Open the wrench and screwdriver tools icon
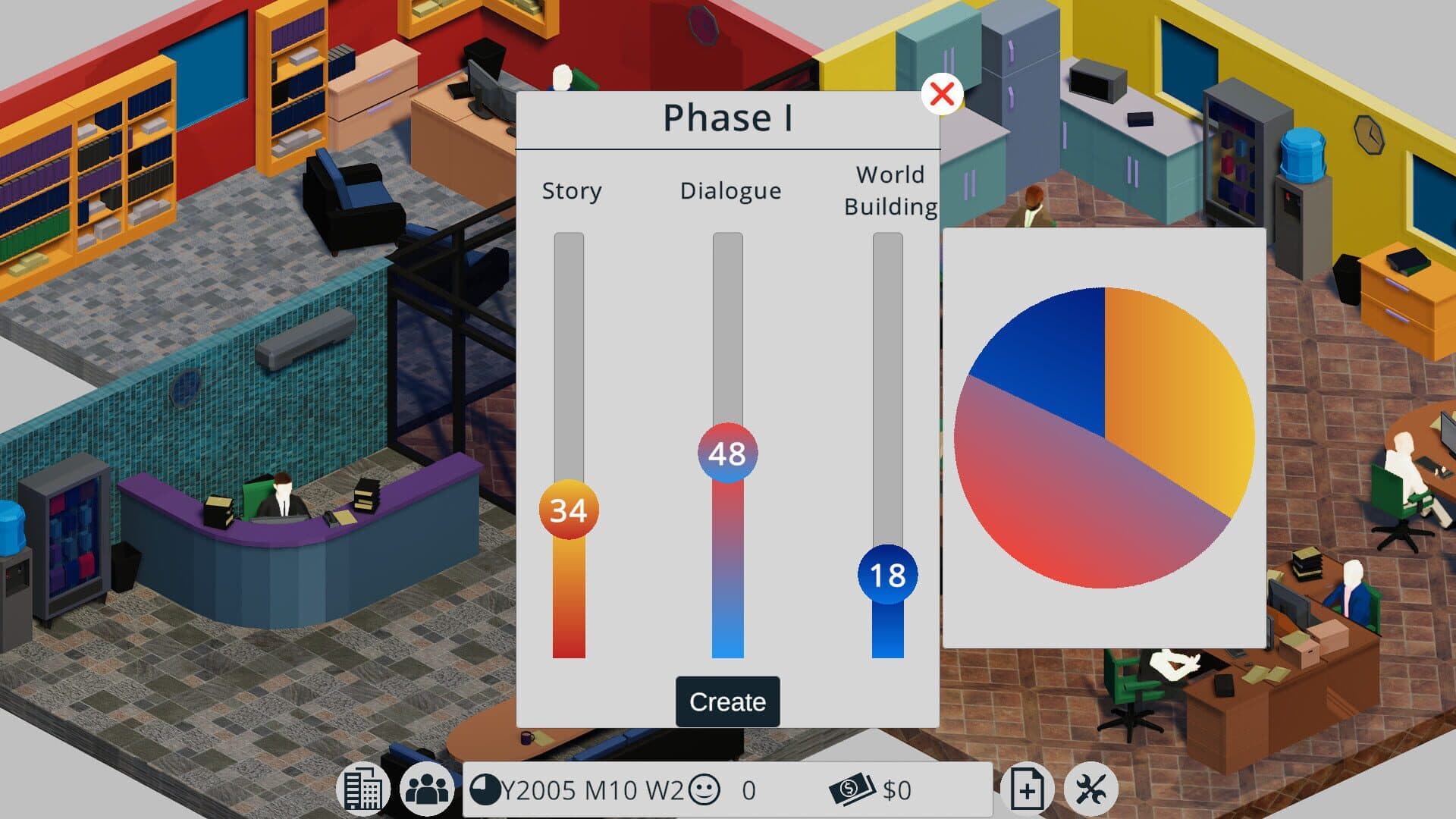Image resolution: width=1456 pixels, height=819 pixels. tap(1090, 789)
